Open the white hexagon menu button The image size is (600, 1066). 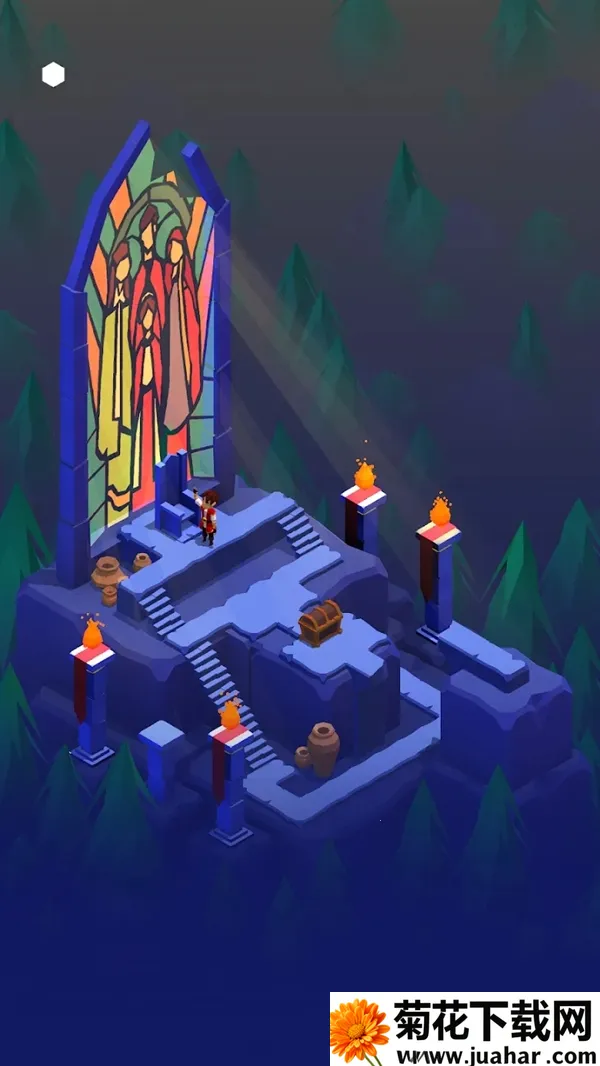(x=53, y=75)
